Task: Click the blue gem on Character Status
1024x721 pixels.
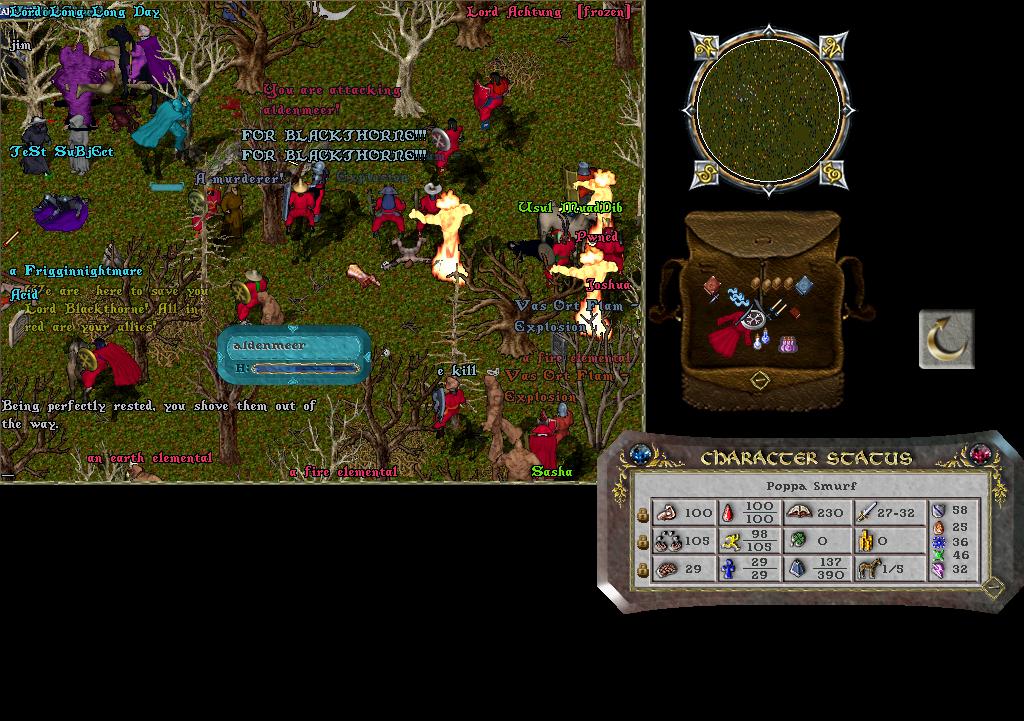Action: [640, 455]
